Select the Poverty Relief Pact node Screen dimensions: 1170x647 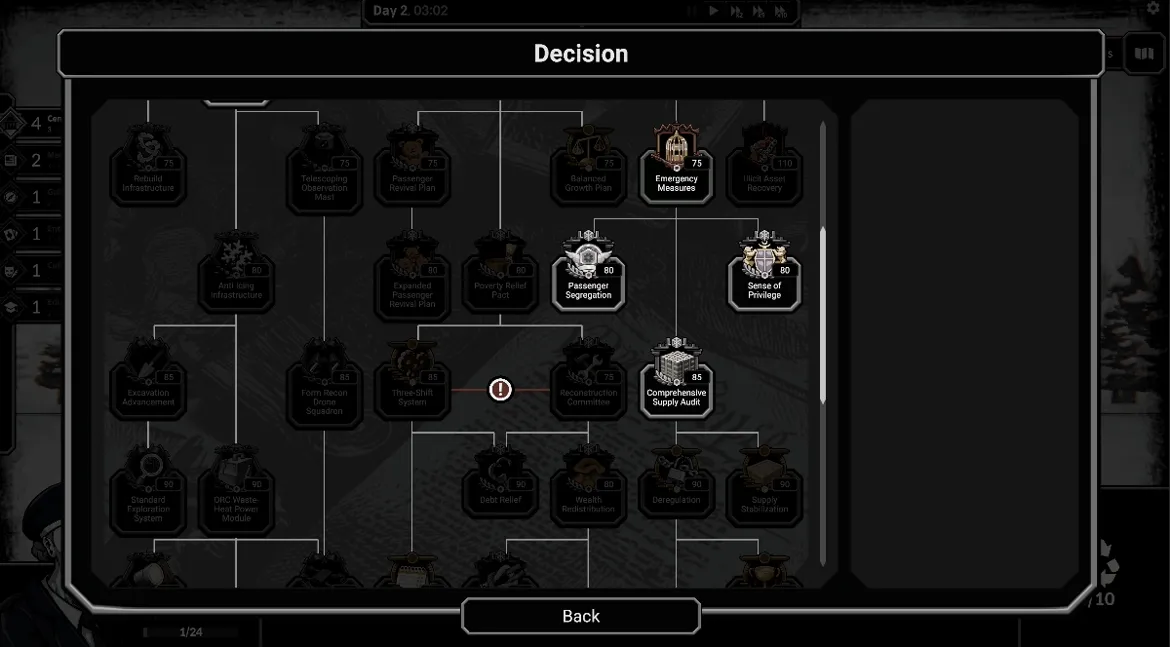[500, 272]
